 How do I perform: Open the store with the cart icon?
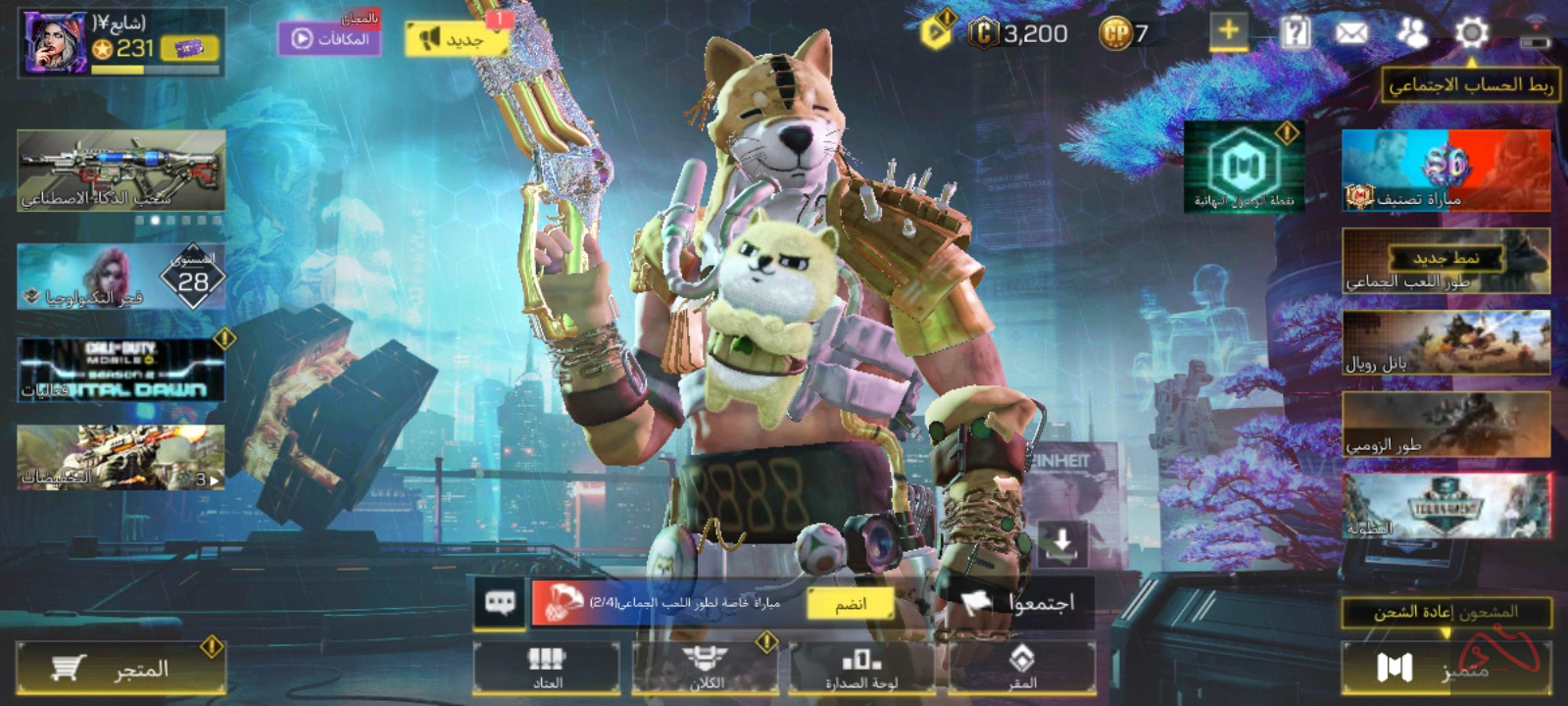point(122,670)
